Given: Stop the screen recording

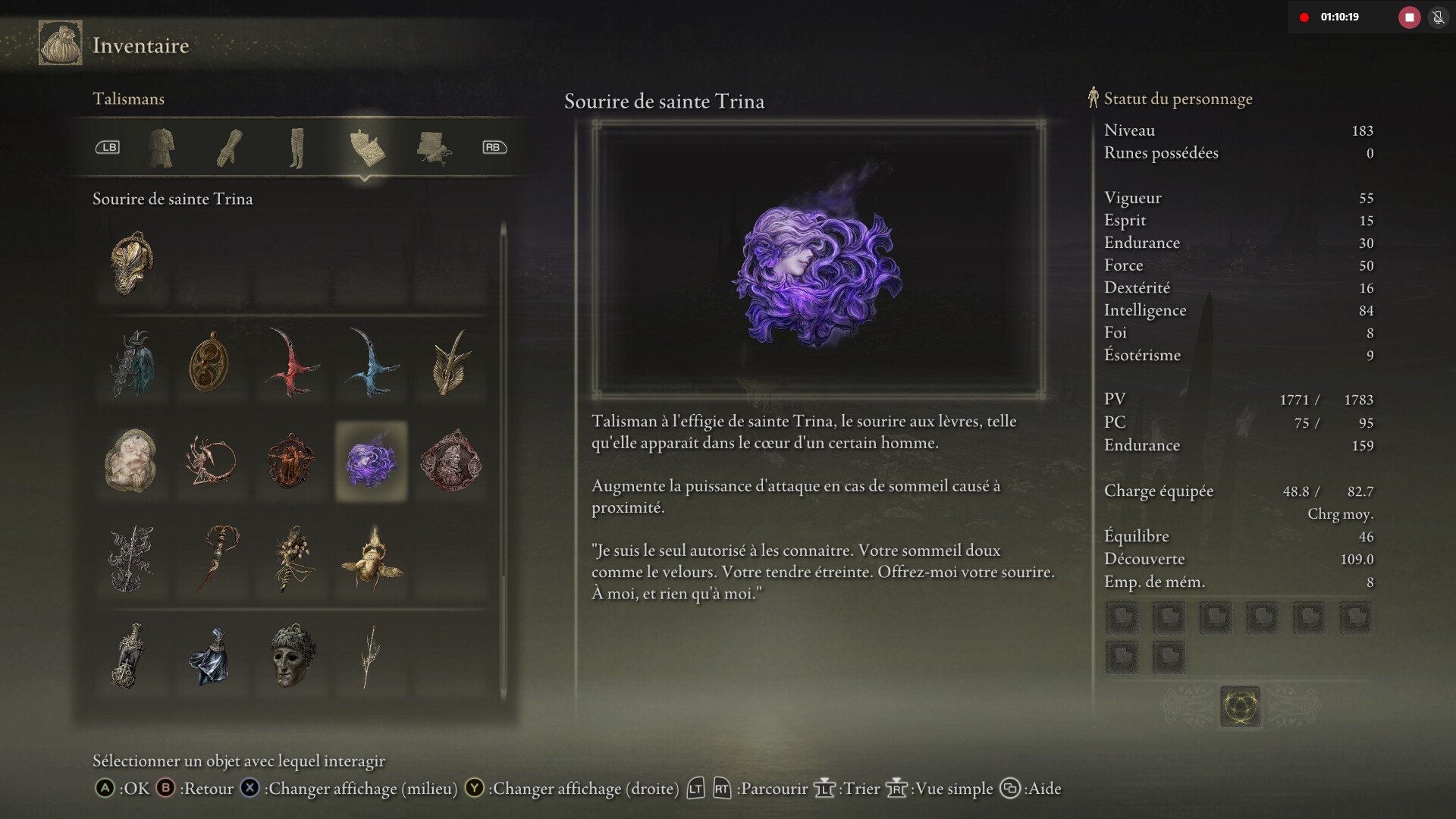Looking at the screenshot, I should pyautogui.click(x=1409, y=17).
